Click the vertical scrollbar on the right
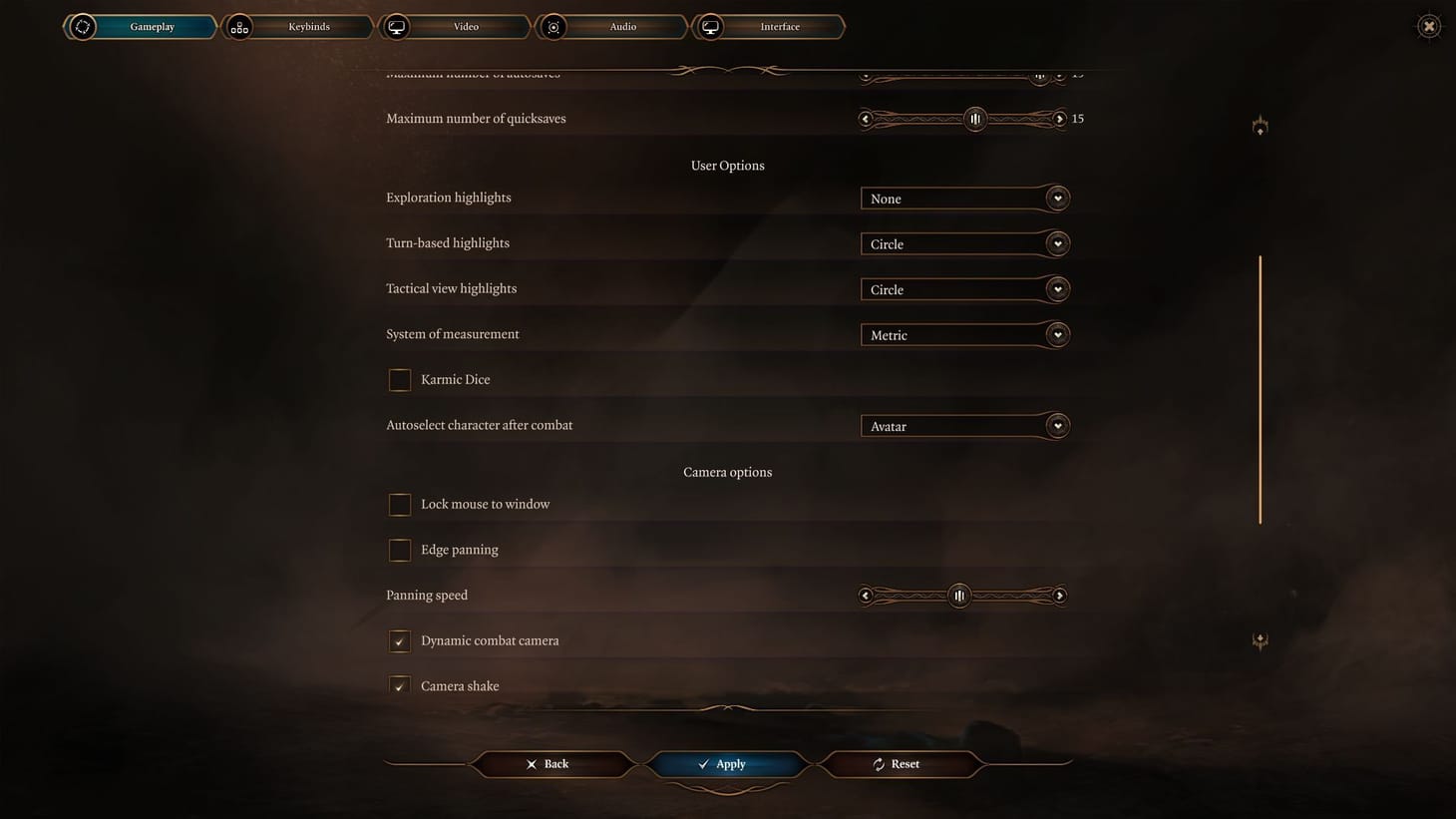1456x819 pixels. click(x=1260, y=389)
